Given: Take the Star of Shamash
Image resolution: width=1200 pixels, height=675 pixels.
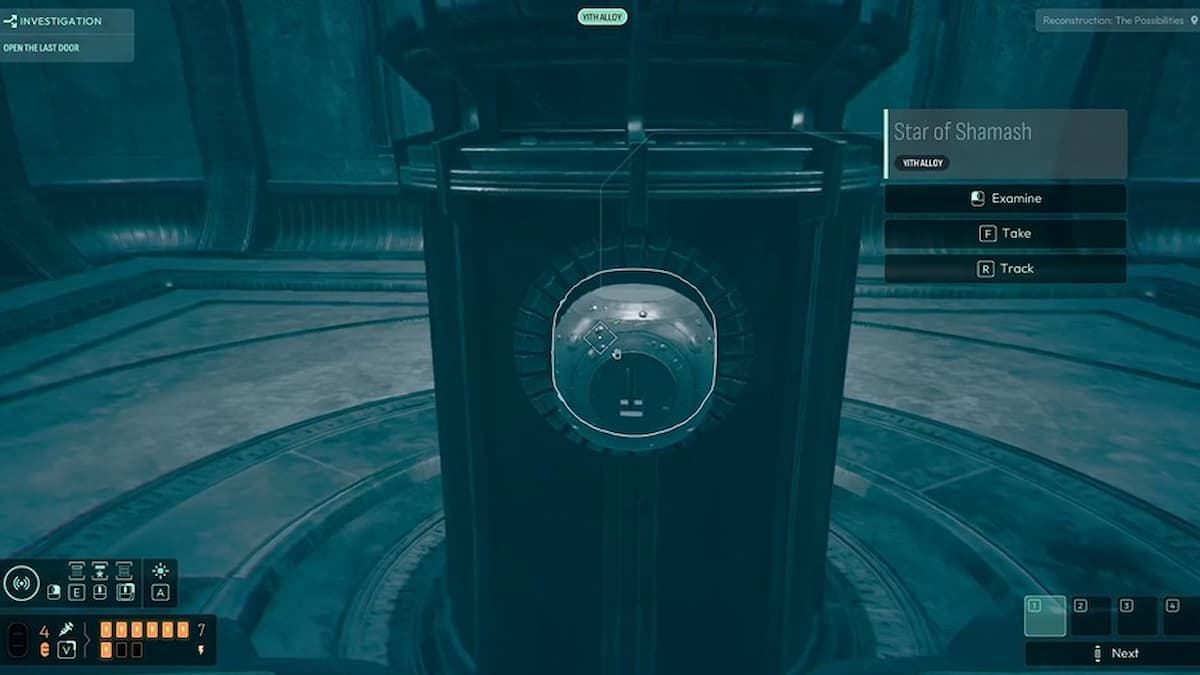Looking at the screenshot, I should click(x=1005, y=234).
